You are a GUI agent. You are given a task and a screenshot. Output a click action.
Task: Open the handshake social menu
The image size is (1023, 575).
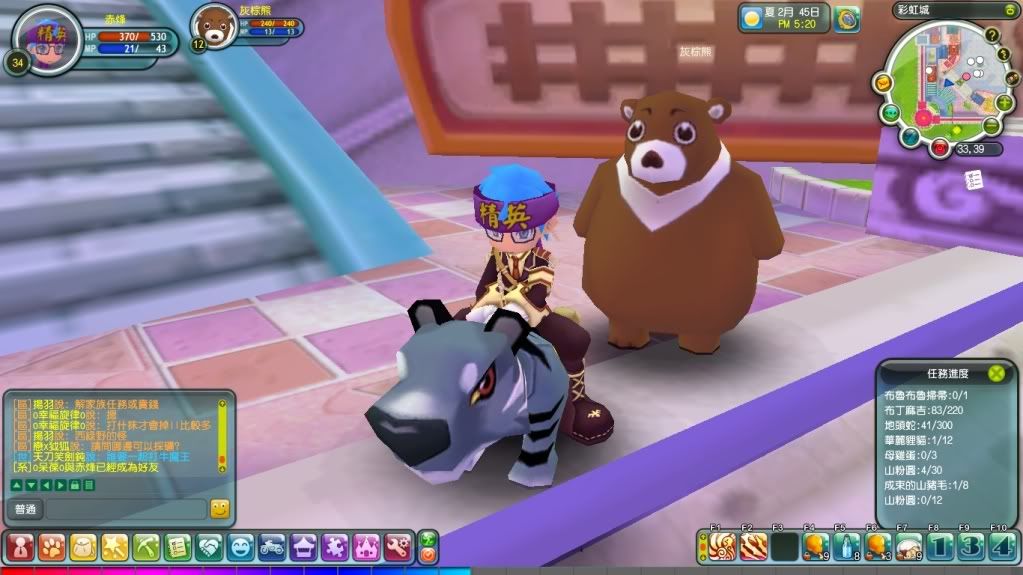tap(210, 546)
